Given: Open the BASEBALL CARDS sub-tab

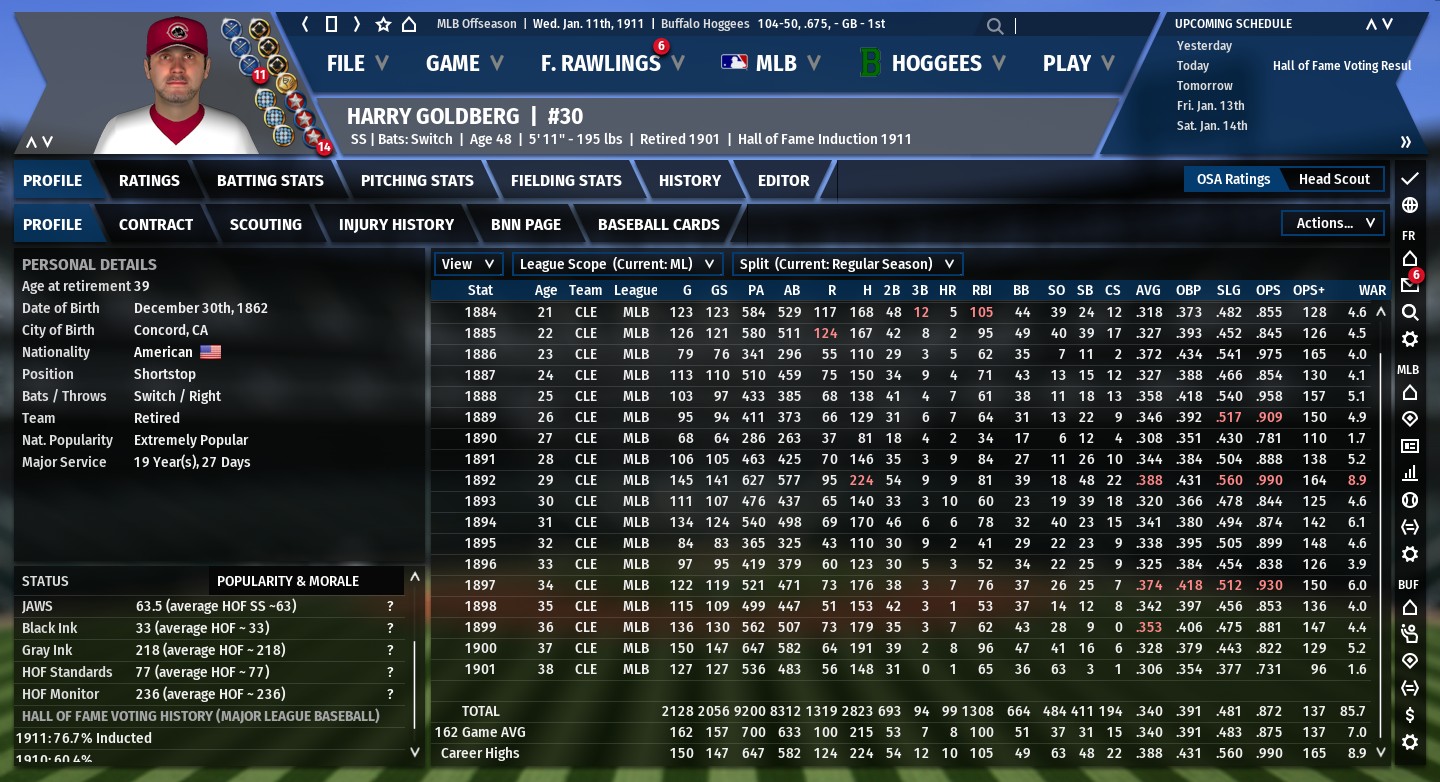Looking at the screenshot, I should (x=658, y=225).
